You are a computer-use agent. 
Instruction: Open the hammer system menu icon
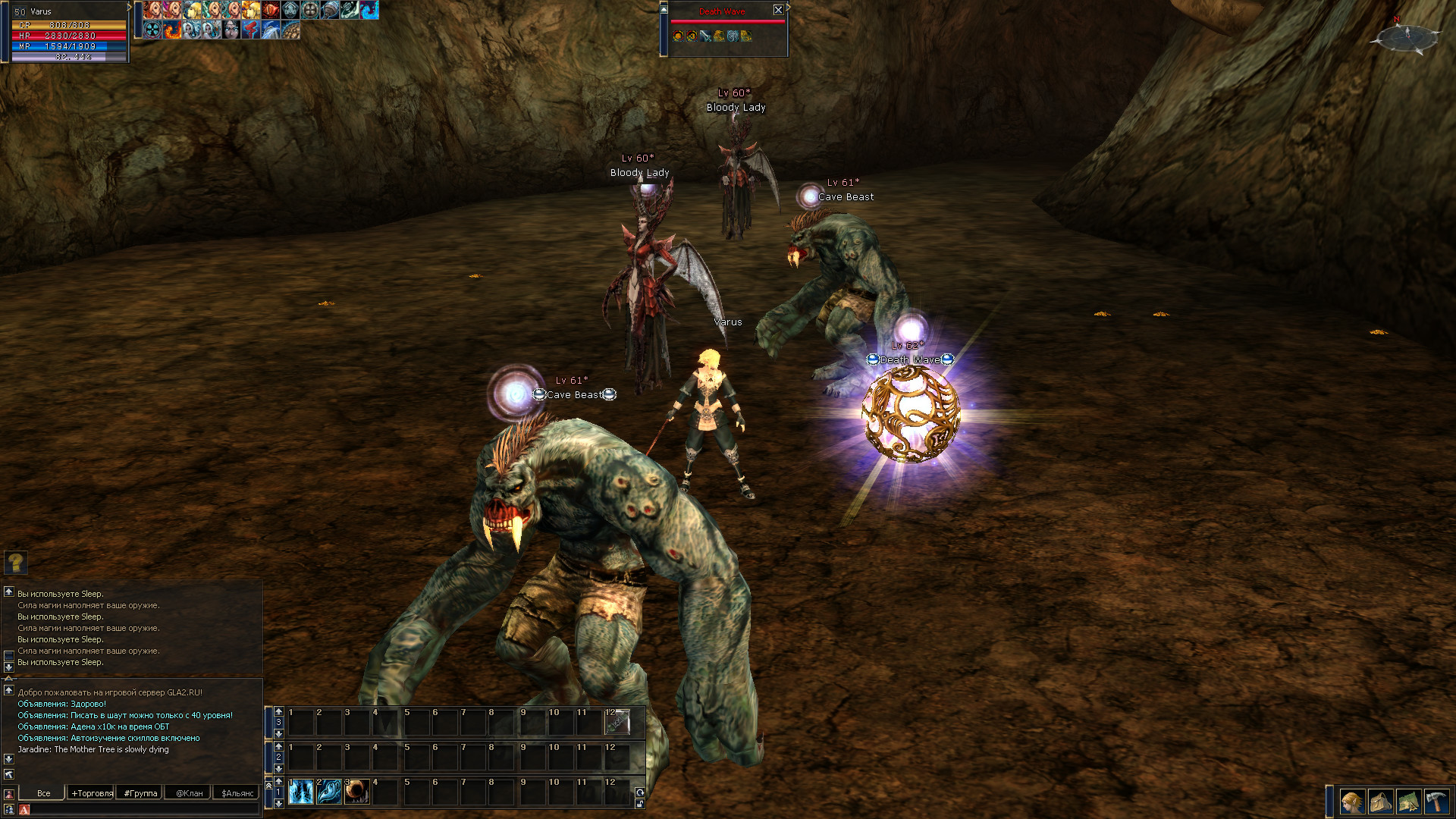pos(1436,802)
